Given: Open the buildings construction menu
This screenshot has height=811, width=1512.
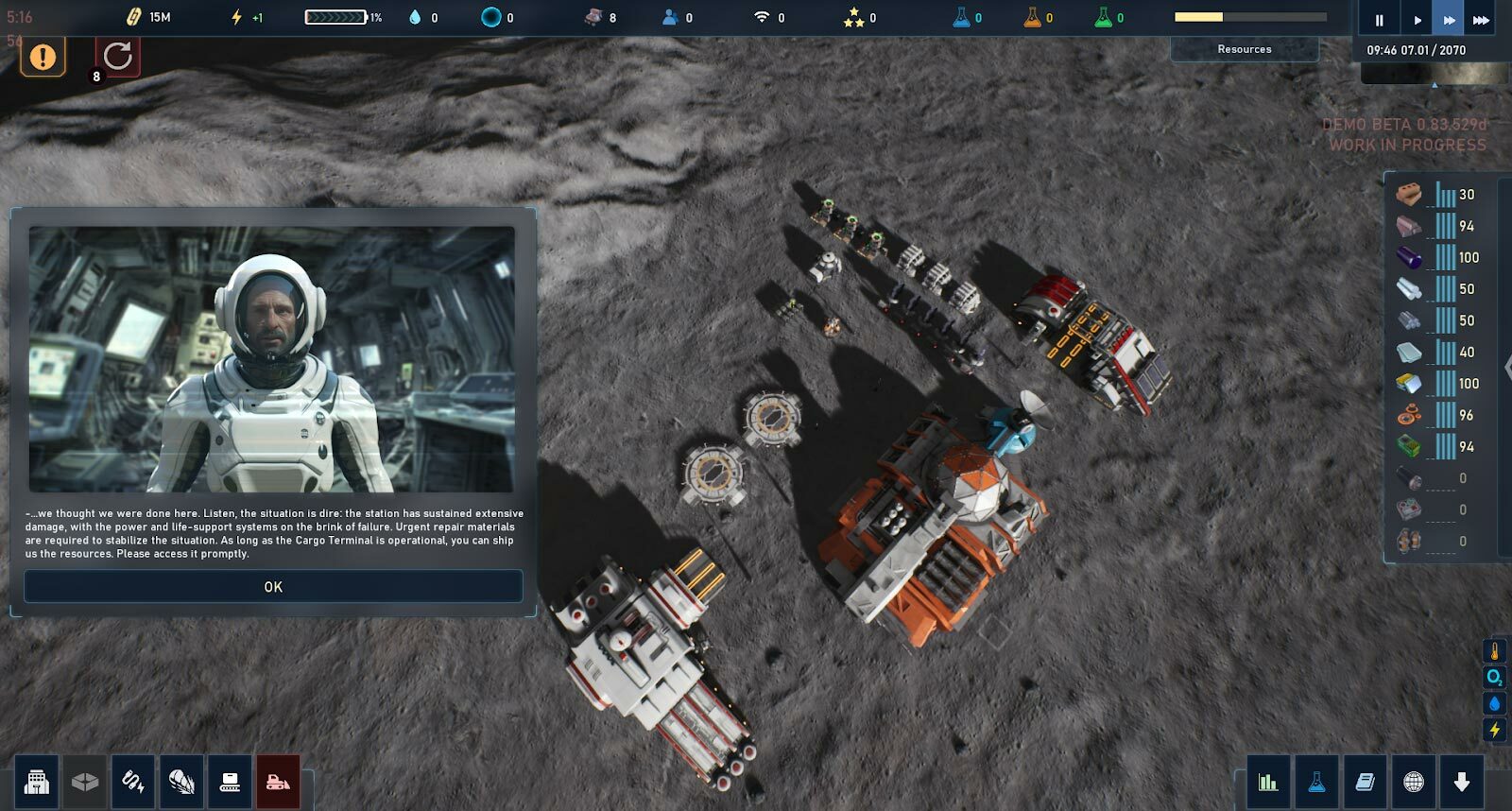Looking at the screenshot, I should point(37,782).
